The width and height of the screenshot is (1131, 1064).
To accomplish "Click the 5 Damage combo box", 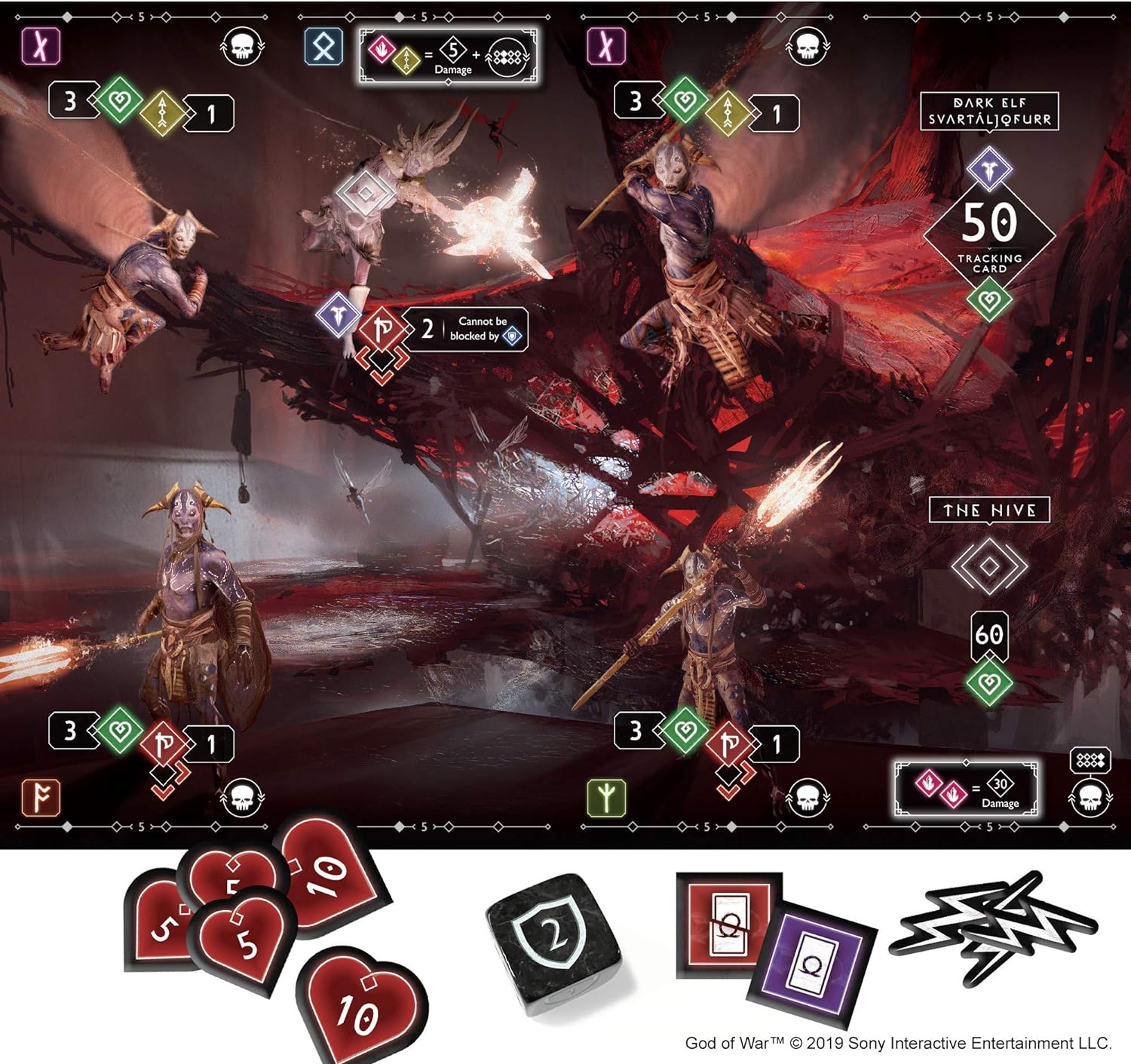I will 449,56.
